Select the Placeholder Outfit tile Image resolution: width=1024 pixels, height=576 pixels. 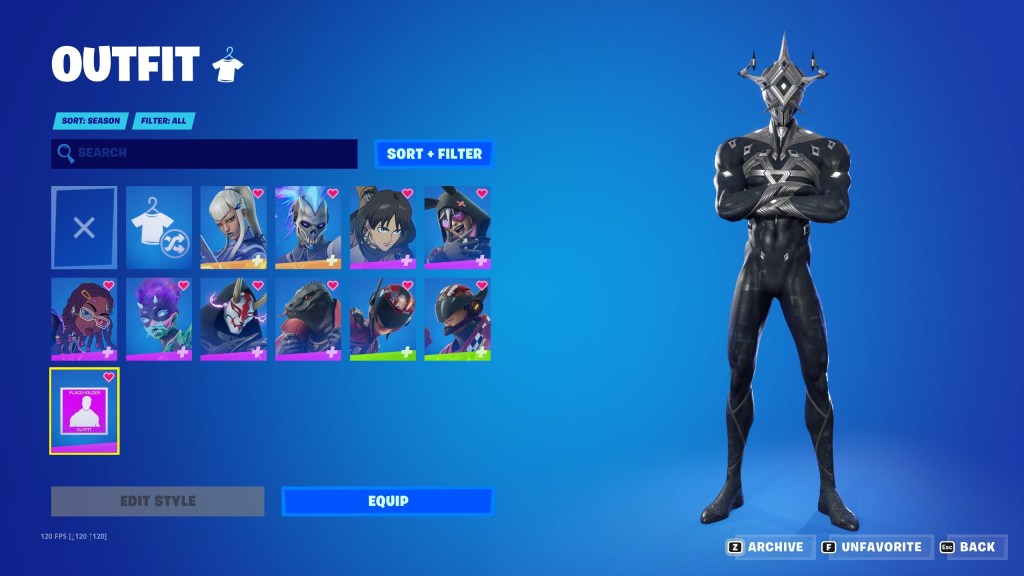pyautogui.click(x=84, y=411)
